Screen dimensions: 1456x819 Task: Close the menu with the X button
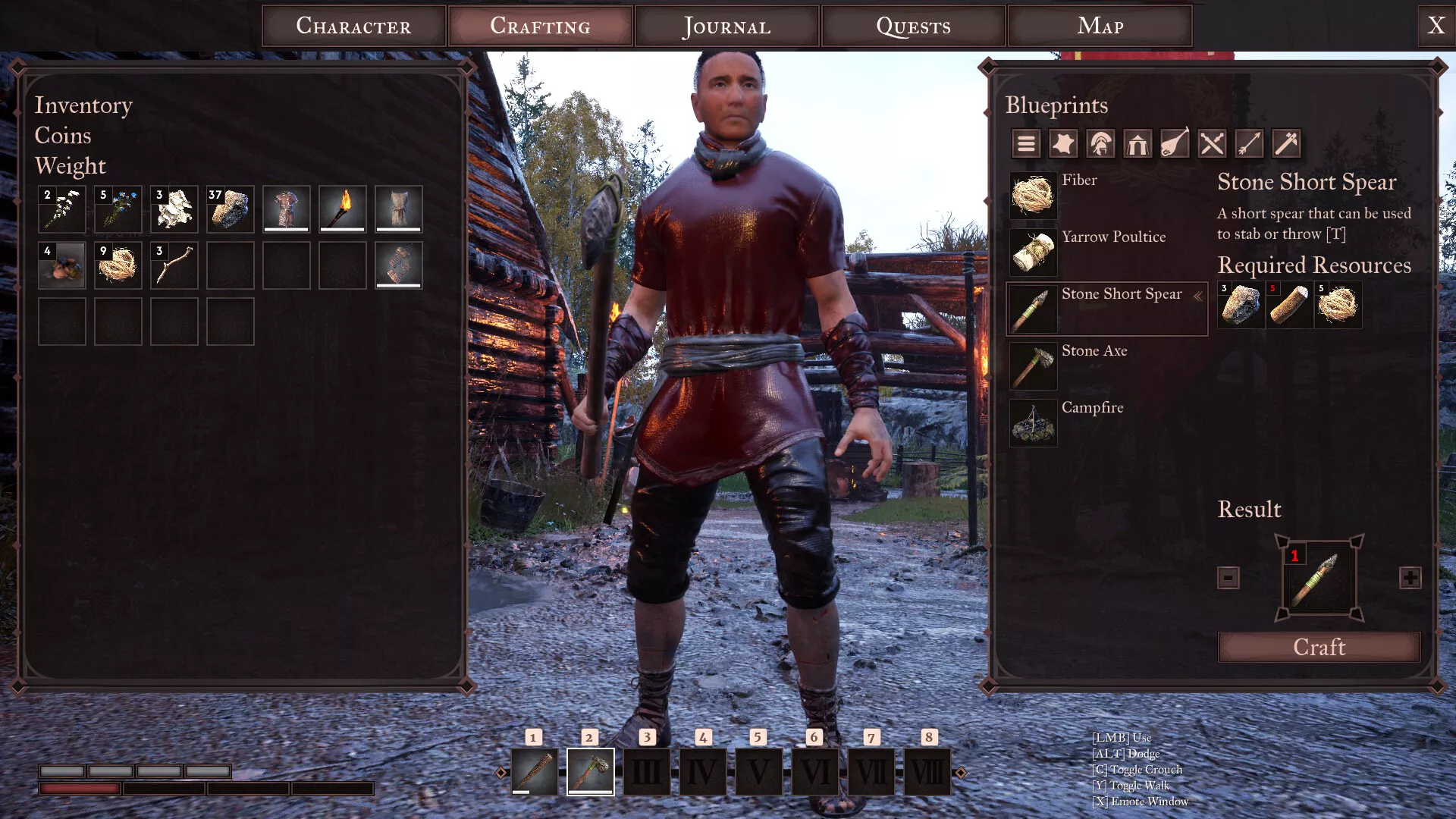pos(1436,26)
